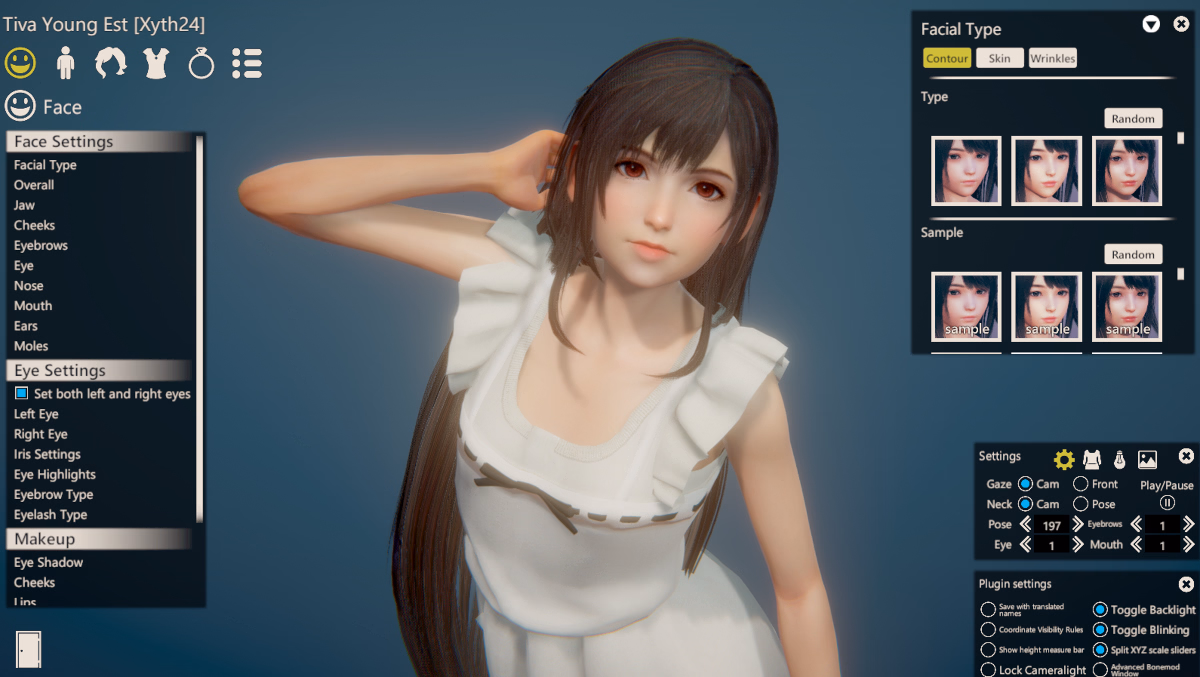Switch to the Wrinkles tab
The width and height of the screenshot is (1200, 677).
[x=1053, y=58]
